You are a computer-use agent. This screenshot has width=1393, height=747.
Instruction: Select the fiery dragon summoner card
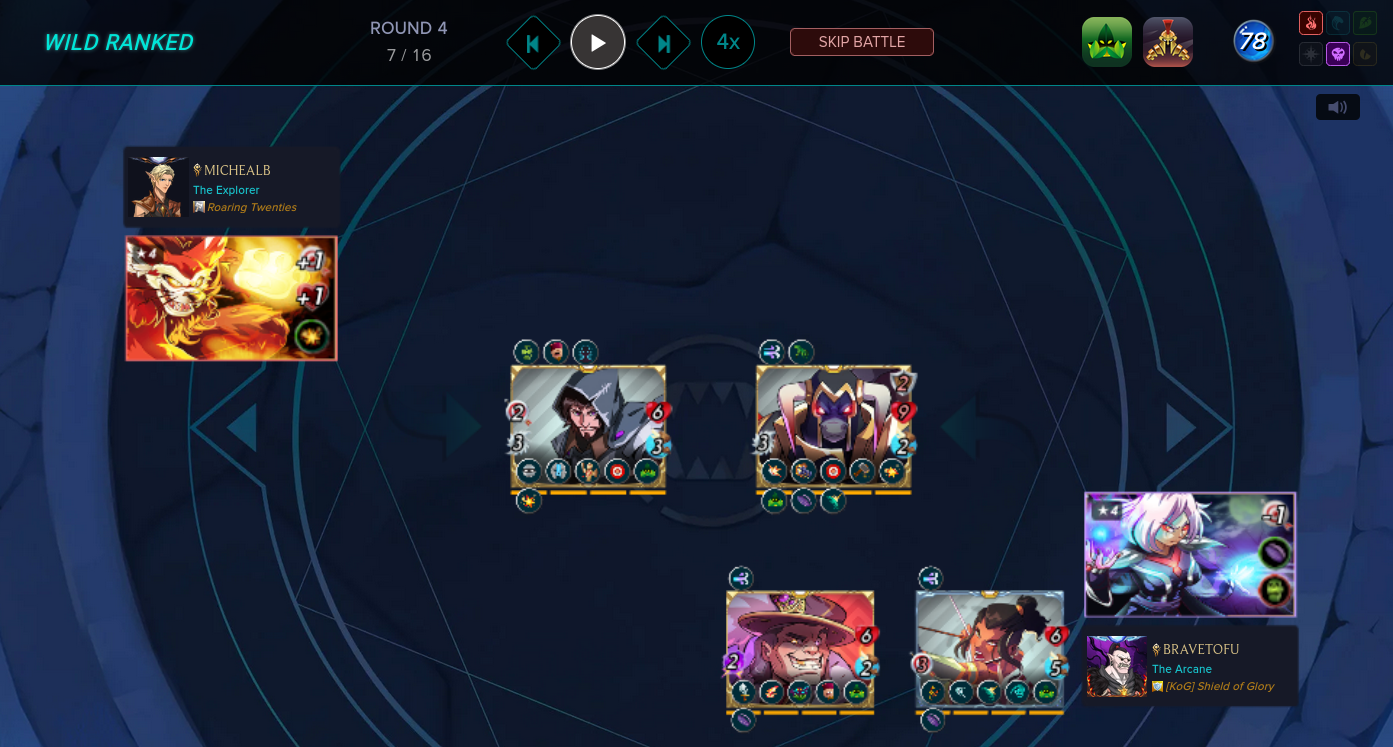231,298
